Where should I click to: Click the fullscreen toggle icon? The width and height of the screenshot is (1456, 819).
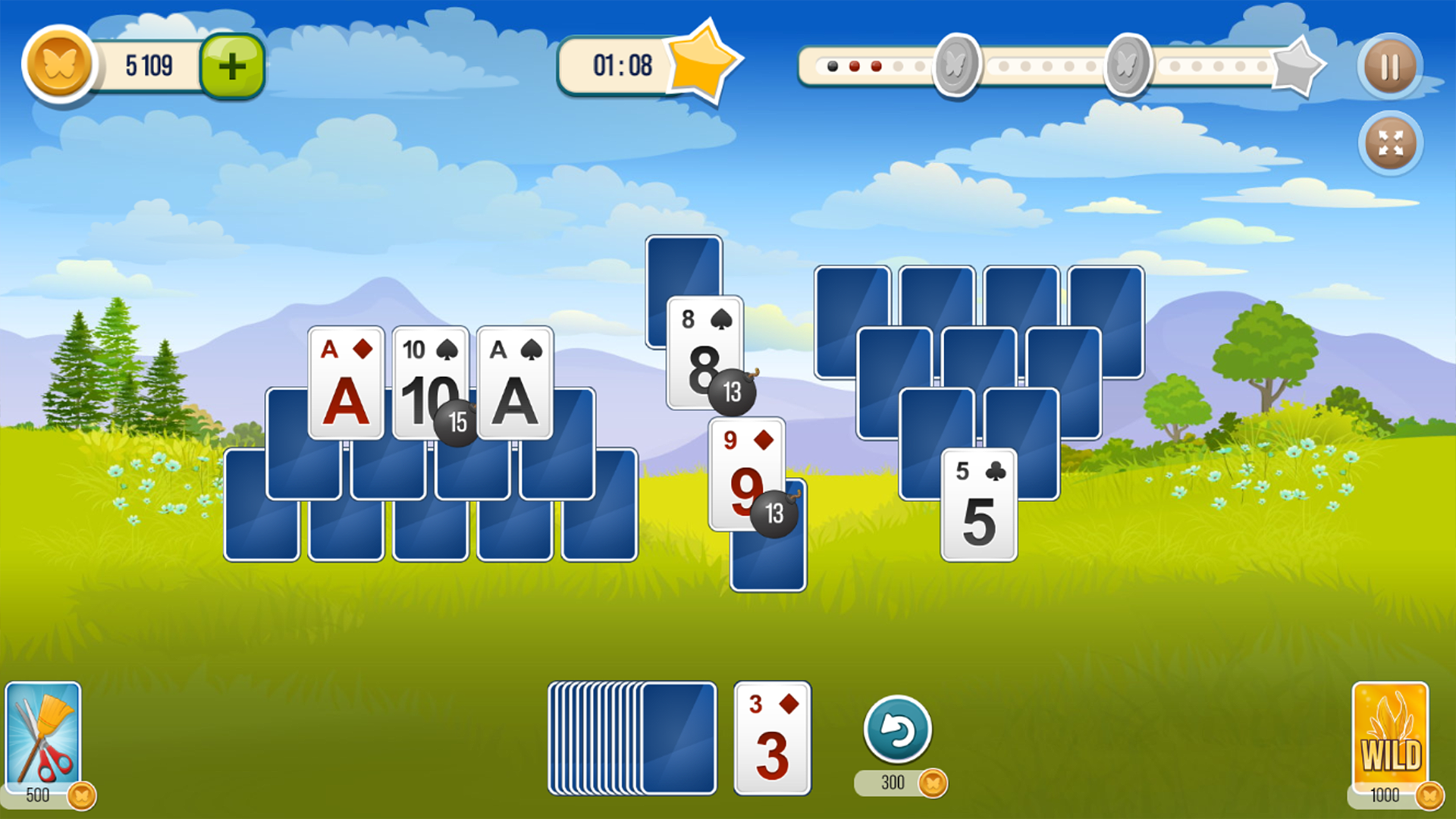pyautogui.click(x=1390, y=143)
